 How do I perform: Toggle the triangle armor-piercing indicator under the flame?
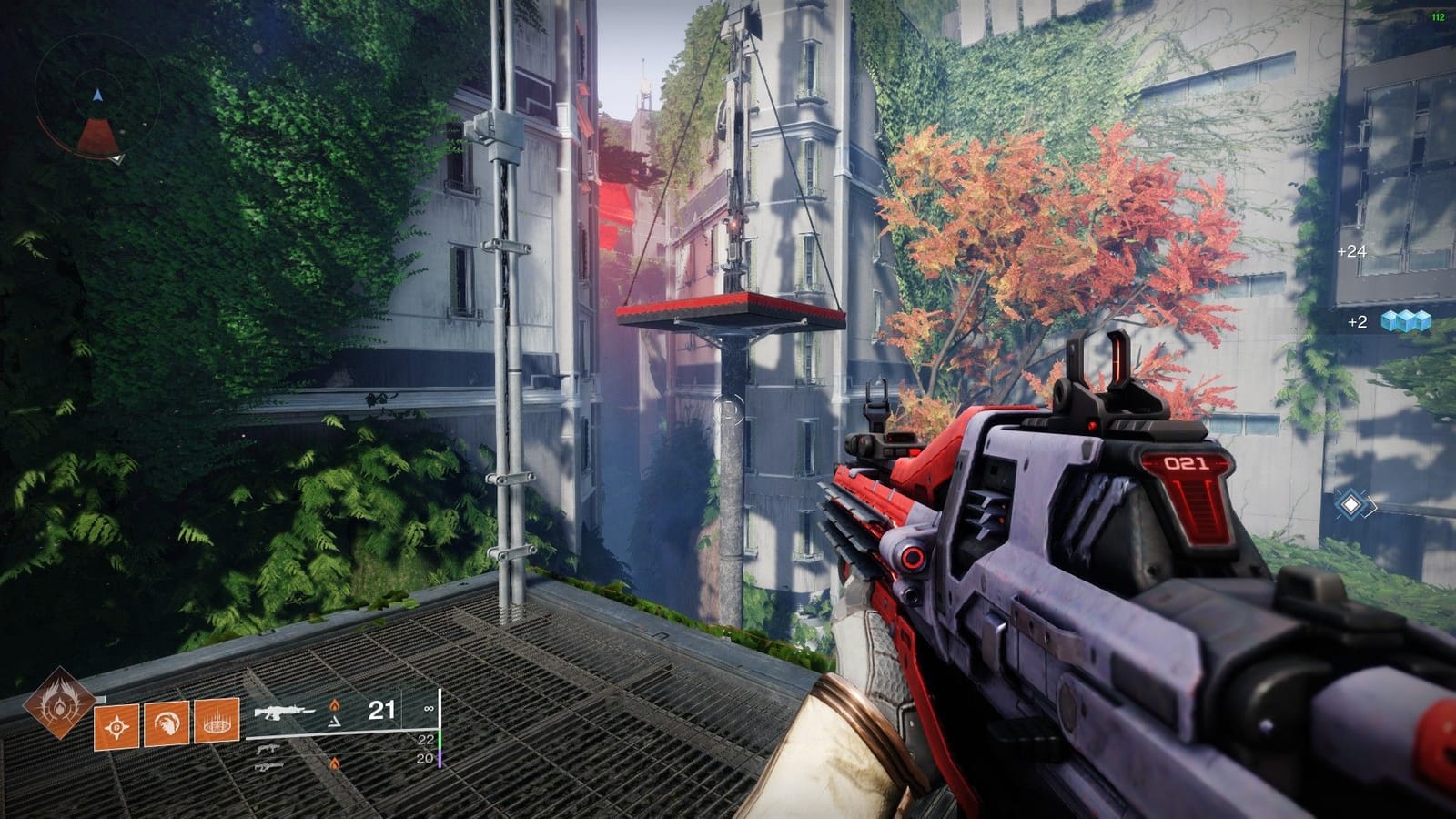point(334,723)
